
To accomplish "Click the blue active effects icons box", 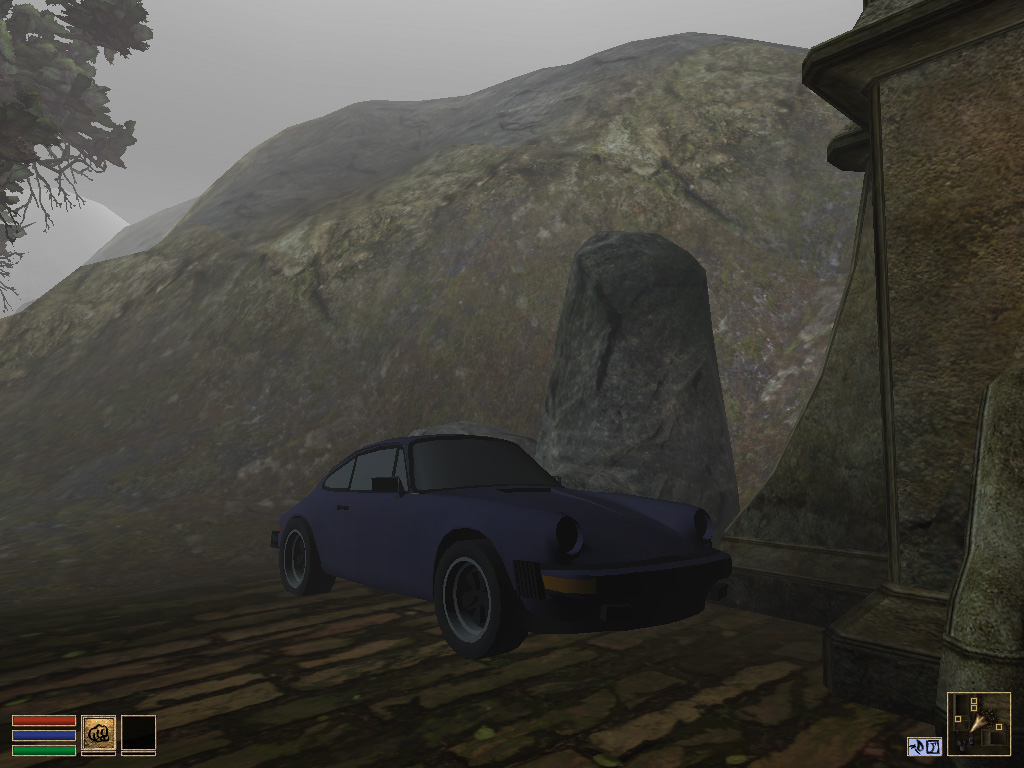I will (925, 746).
